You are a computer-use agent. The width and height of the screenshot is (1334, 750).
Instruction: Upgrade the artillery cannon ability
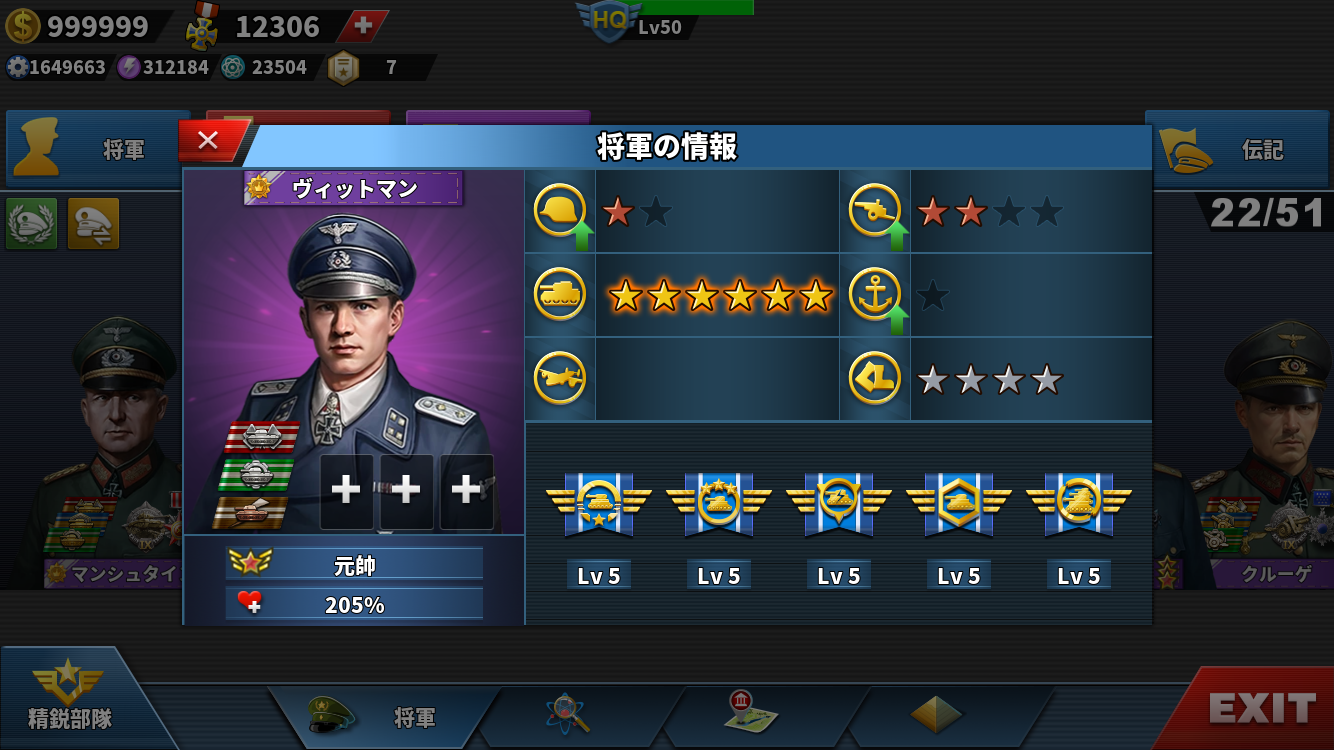(x=876, y=212)
